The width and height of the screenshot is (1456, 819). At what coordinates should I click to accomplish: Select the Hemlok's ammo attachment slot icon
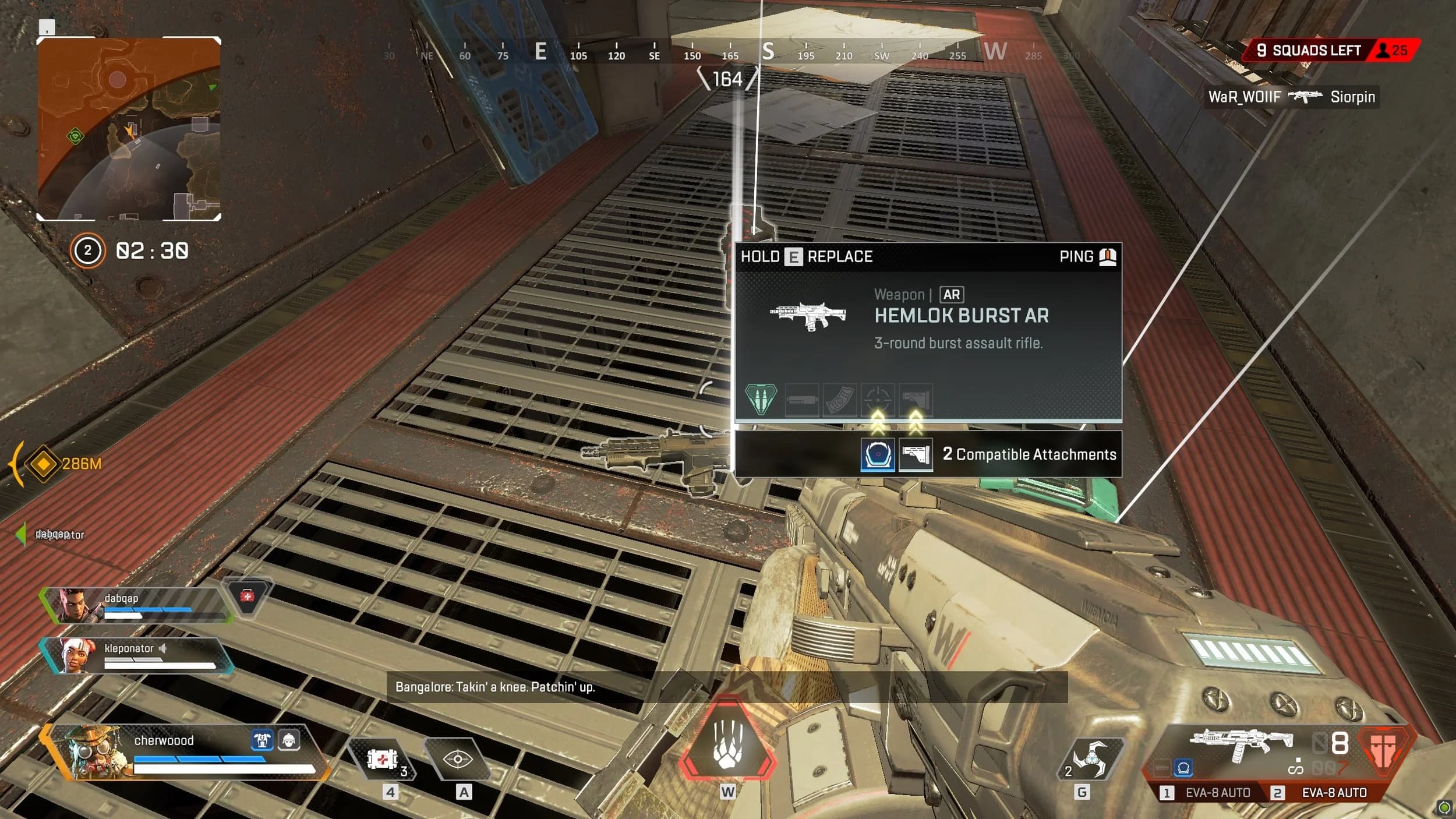click(x=761, y=398)
